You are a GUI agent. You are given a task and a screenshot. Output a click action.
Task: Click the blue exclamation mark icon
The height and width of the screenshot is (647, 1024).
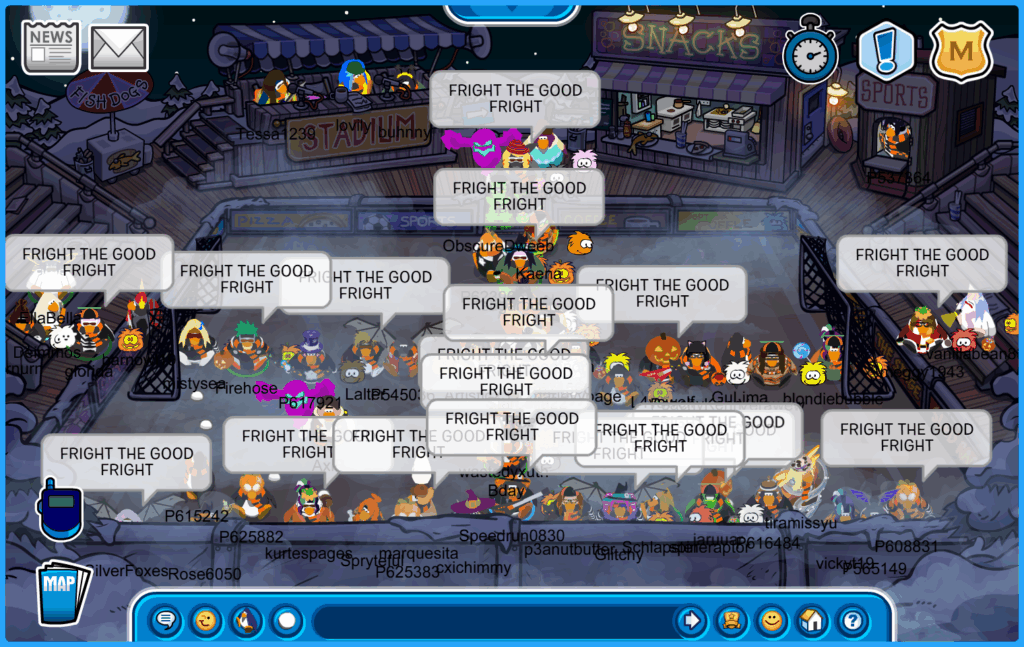click(886, 51)
